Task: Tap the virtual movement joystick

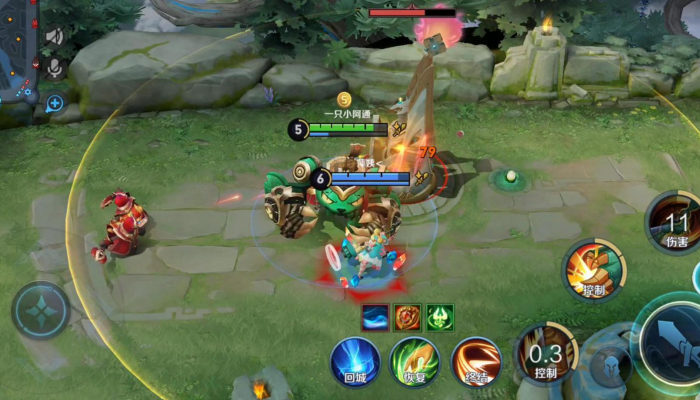Action: coord(40,309)
